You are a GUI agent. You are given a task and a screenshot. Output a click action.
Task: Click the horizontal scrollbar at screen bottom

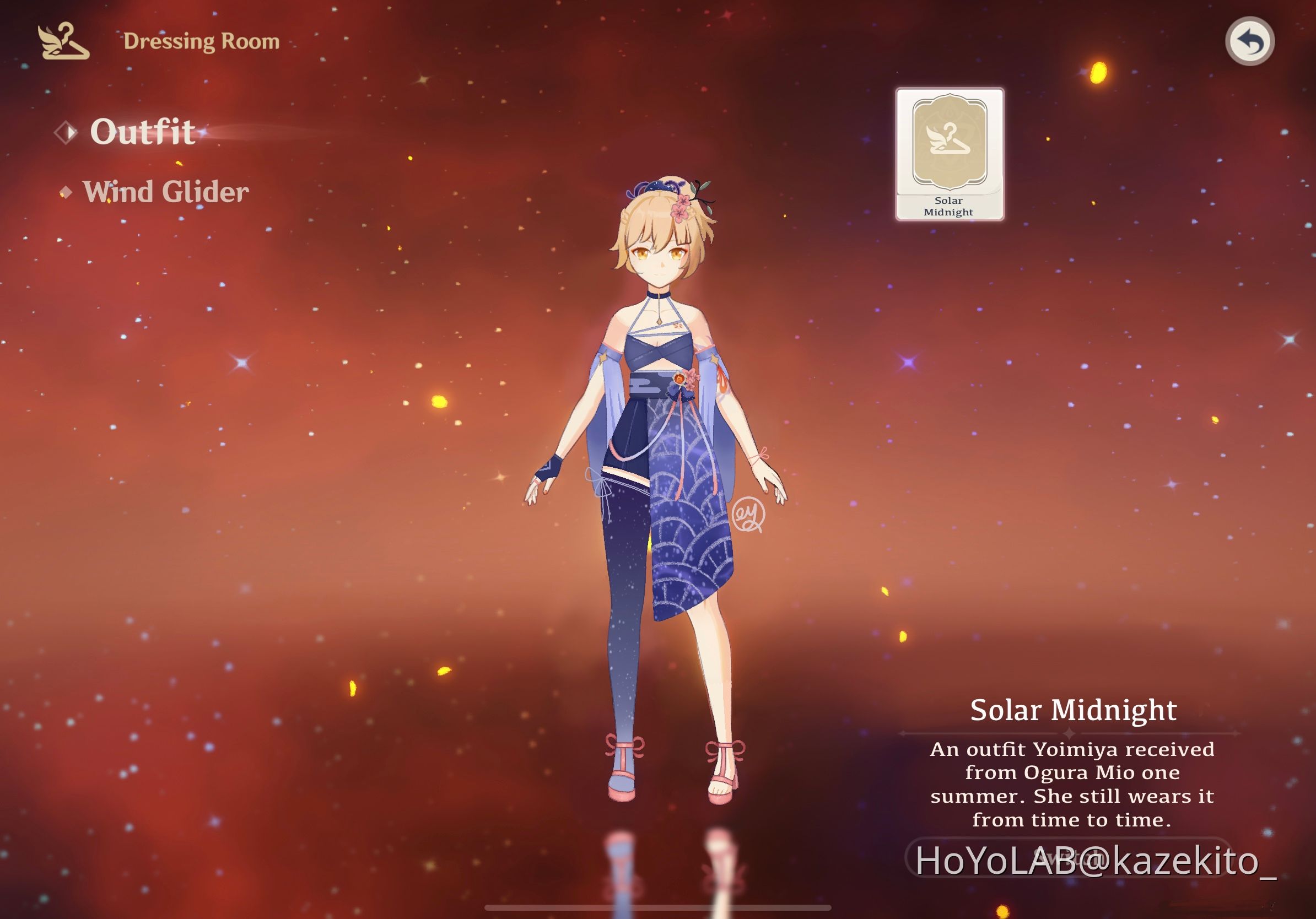[x=658, y=908]
